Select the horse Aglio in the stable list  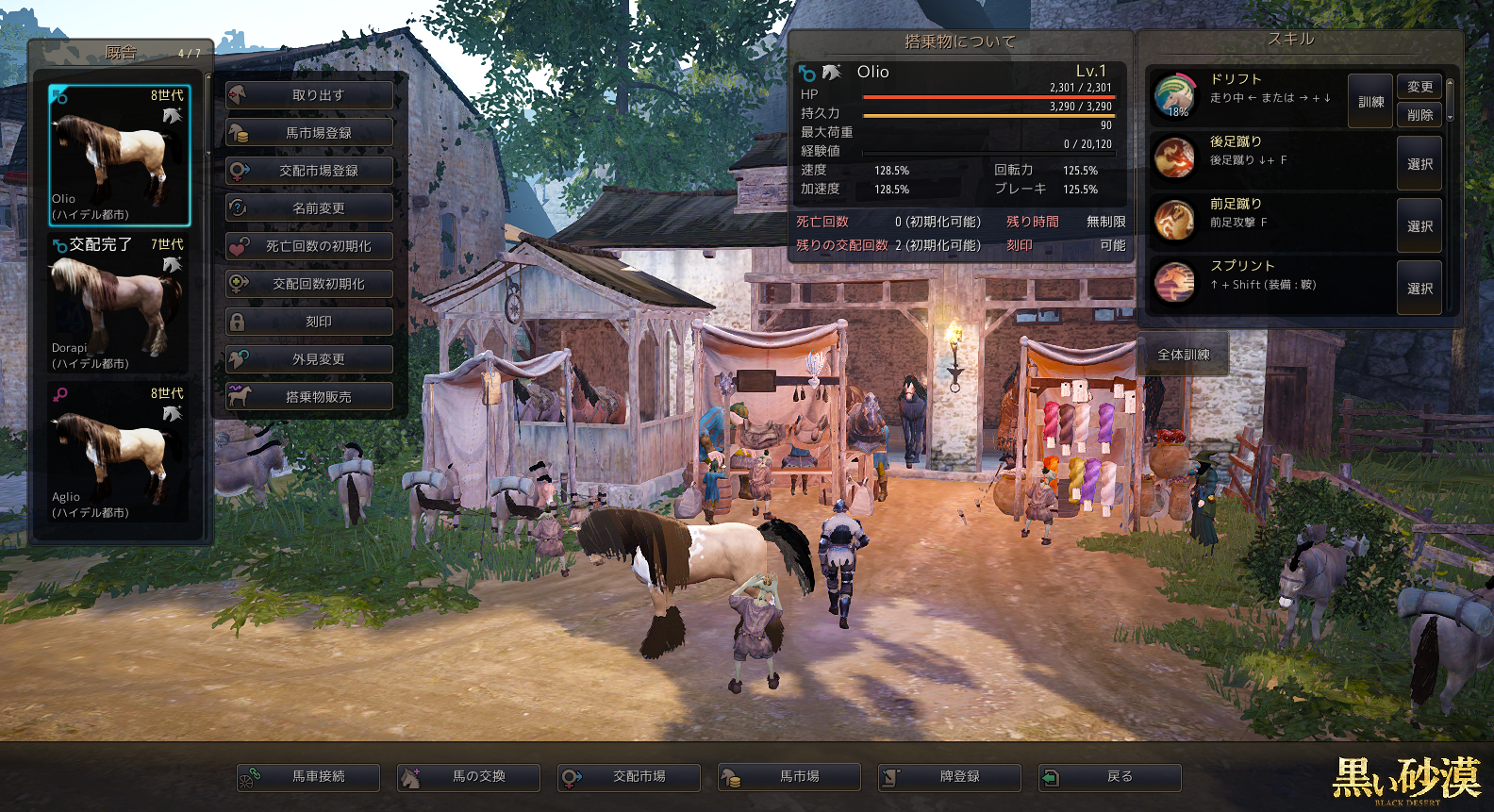click(x=119, y=453)
